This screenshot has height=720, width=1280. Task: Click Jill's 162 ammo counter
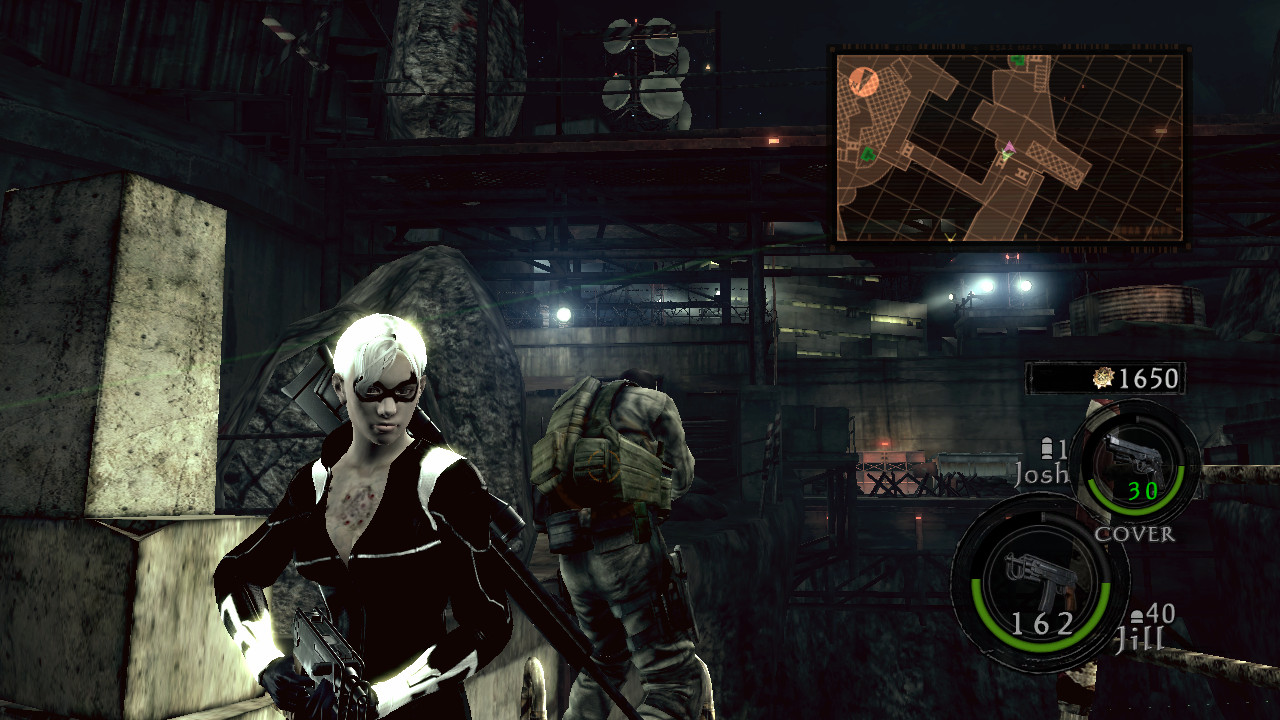1043,622
